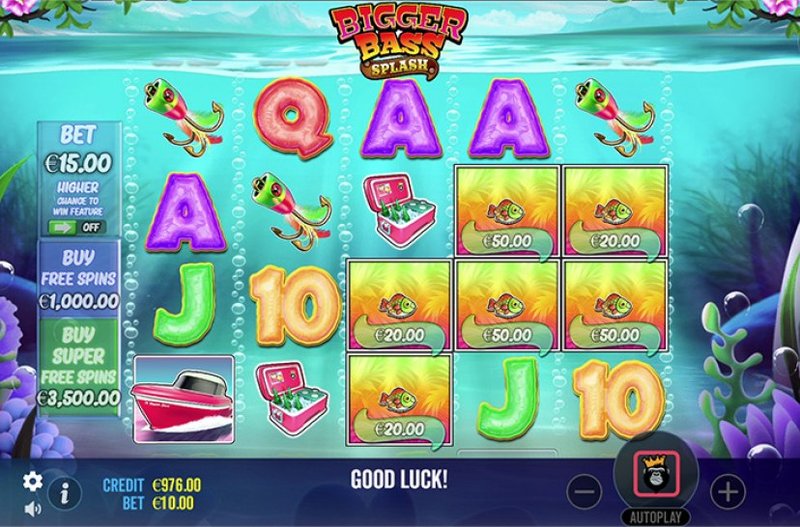Increase the bet with the plus button
The height and width of the screenshot is (527, 800).
point(728,491)
